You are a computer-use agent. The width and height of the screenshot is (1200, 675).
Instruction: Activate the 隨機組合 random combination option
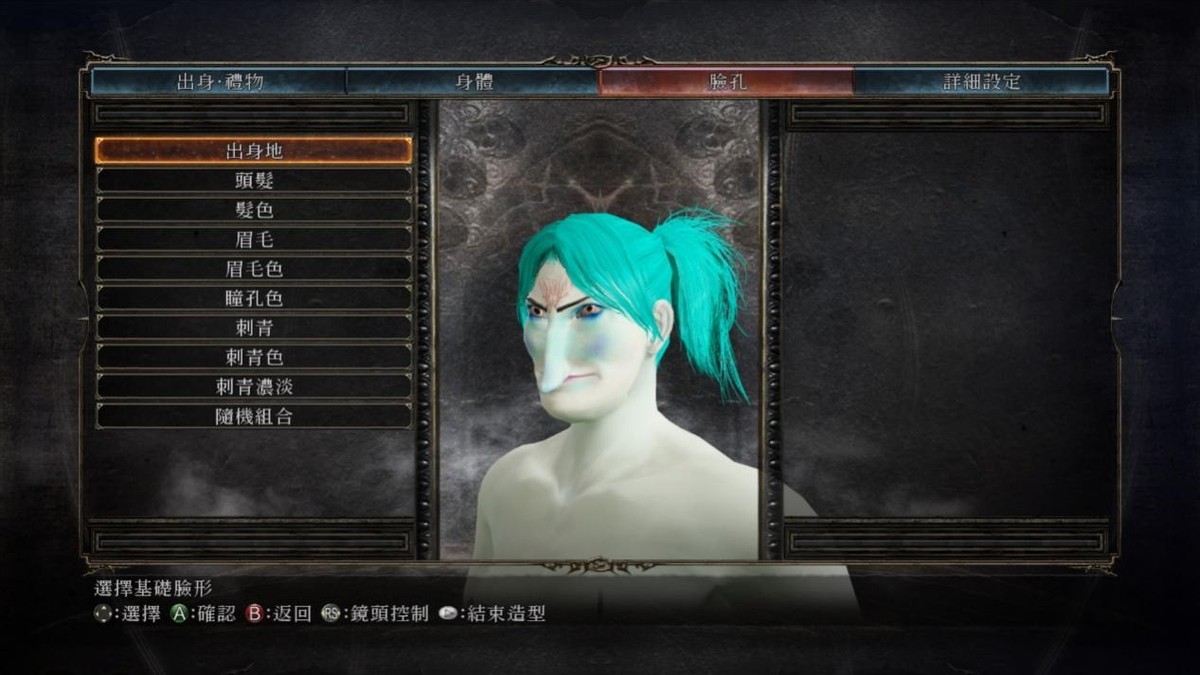(254, 416)
